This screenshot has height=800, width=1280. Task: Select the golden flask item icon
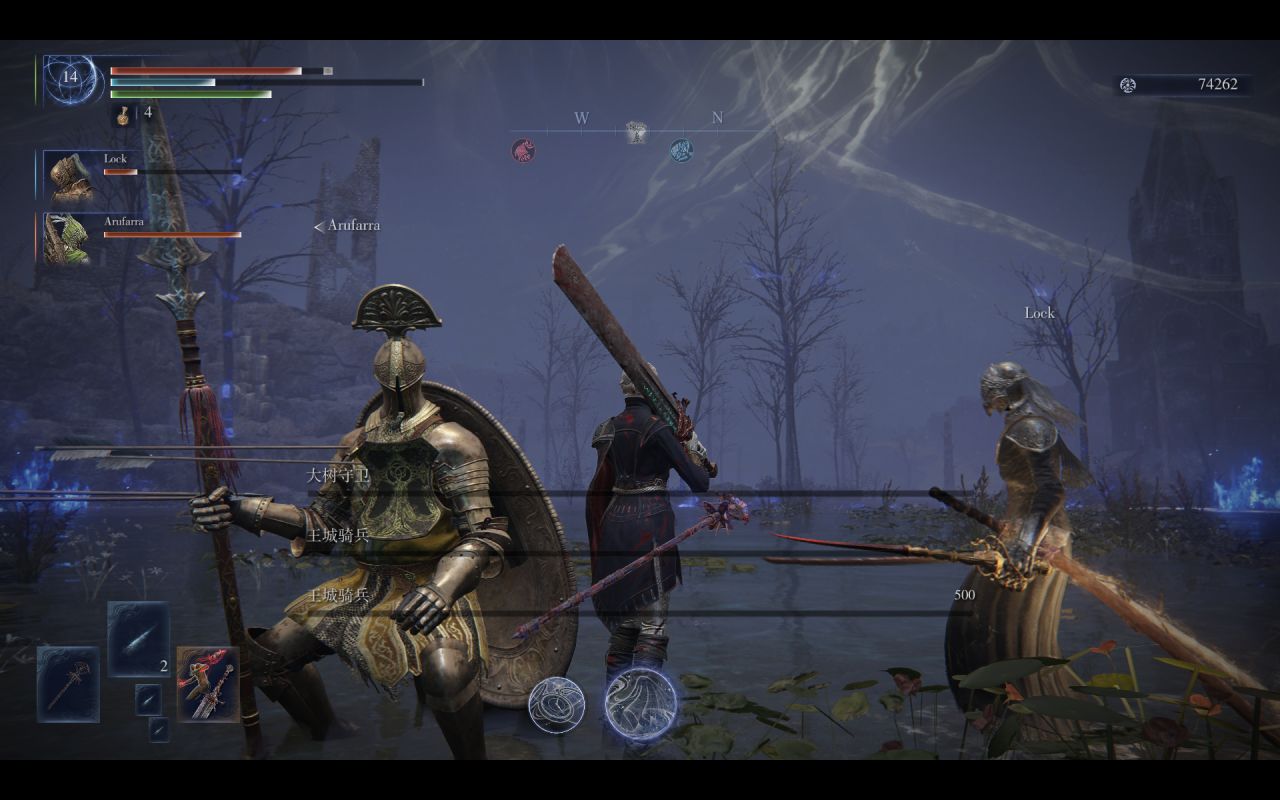122,115
